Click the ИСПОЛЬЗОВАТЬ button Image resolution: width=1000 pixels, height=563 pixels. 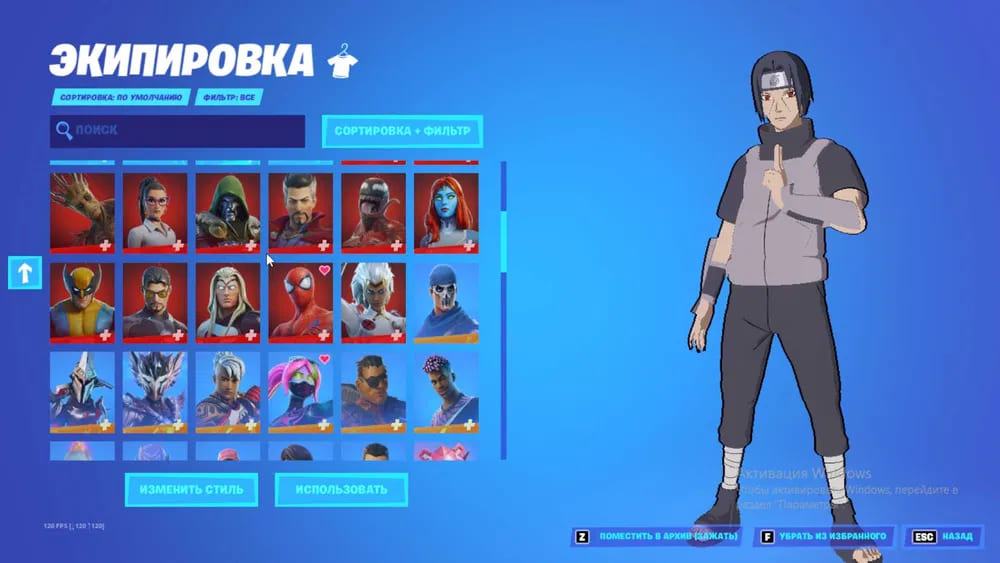tap(341, 490)
